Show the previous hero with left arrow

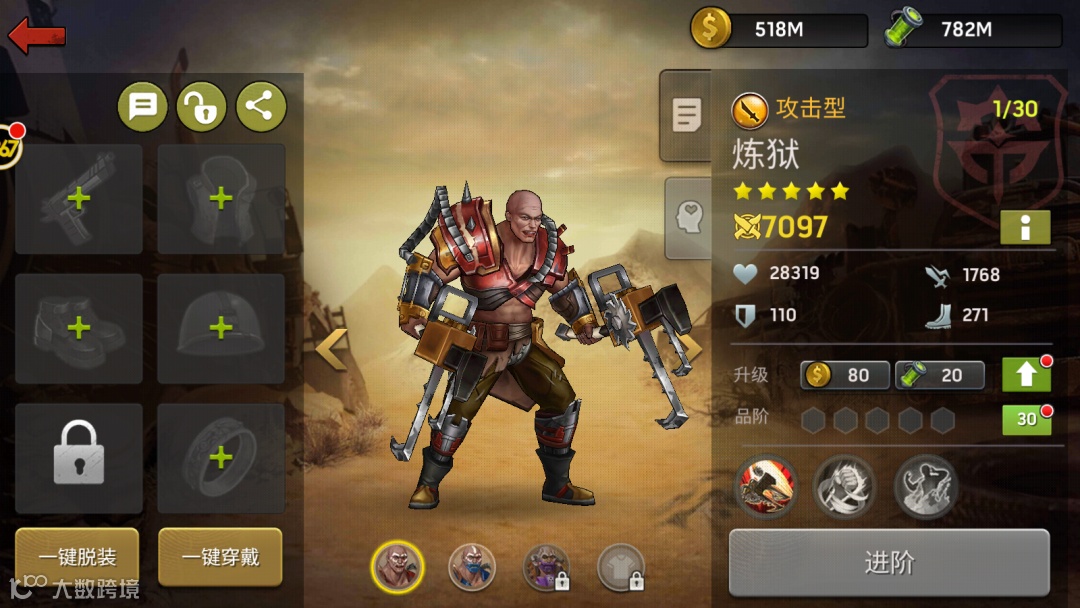tap(331, 349)
